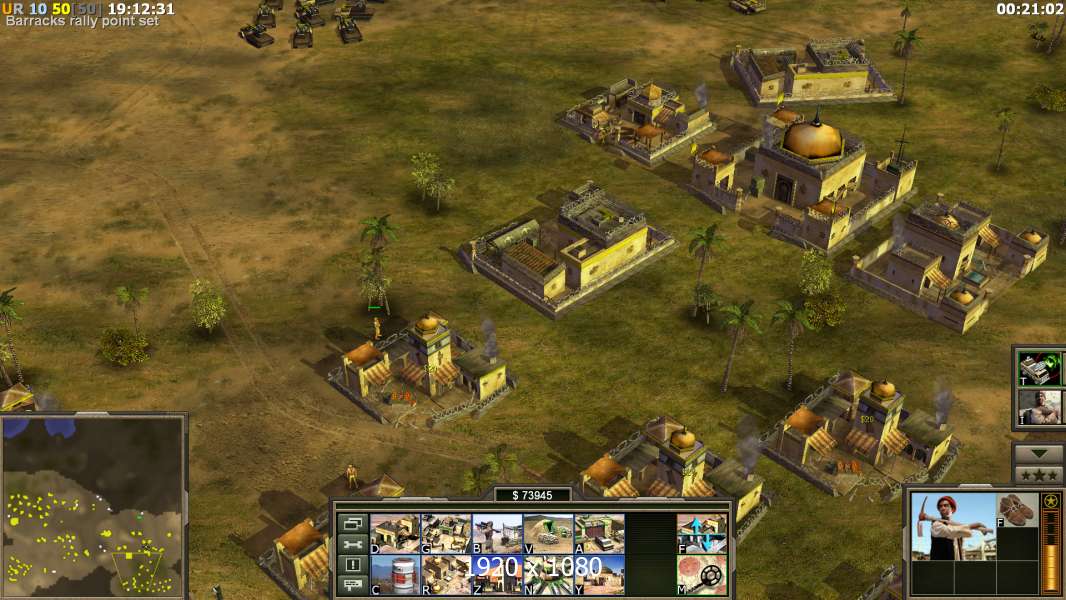
Task: Open the chat message button
Action: click(x=352, y=586)
